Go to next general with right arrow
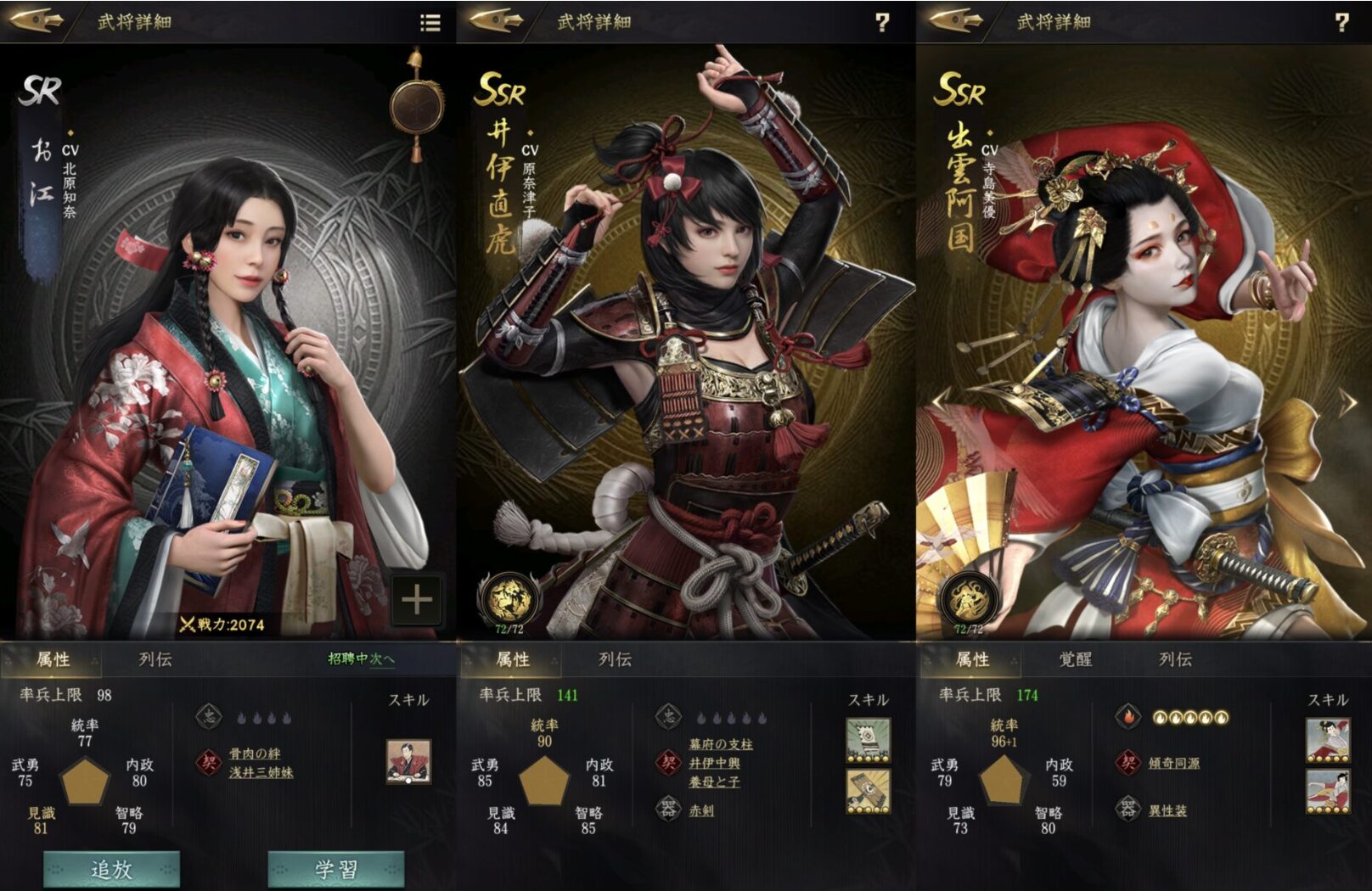Screen dimensions: 1372x891 pyautogui.click(x=1347, y=402)
